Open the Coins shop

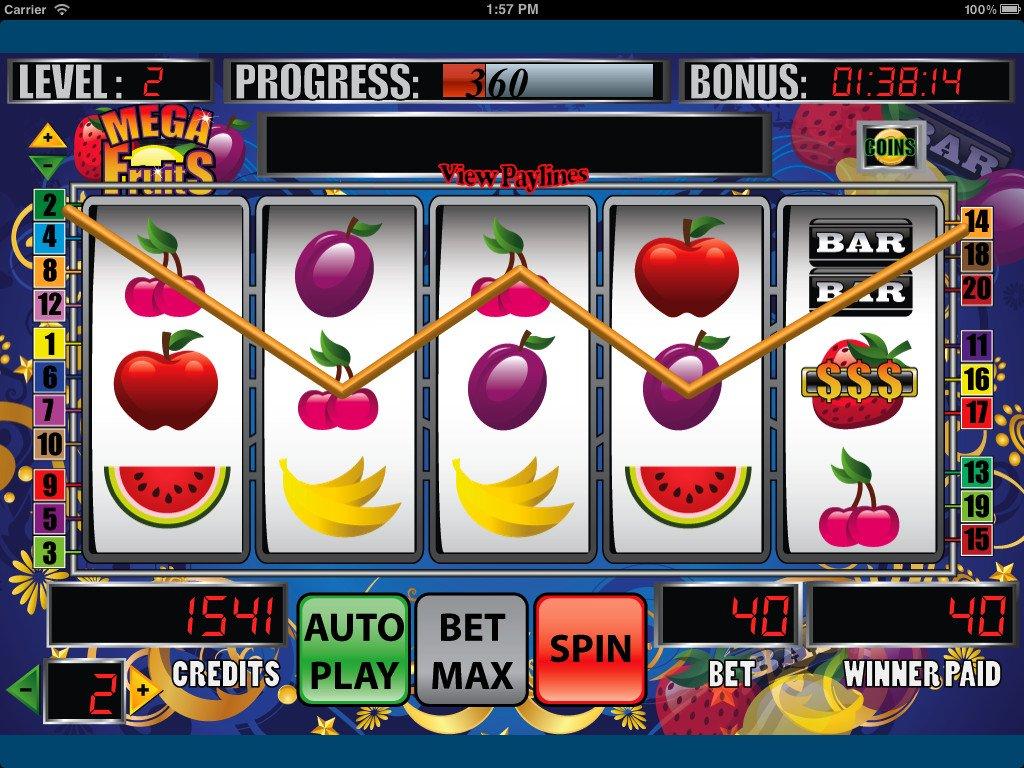889,148
